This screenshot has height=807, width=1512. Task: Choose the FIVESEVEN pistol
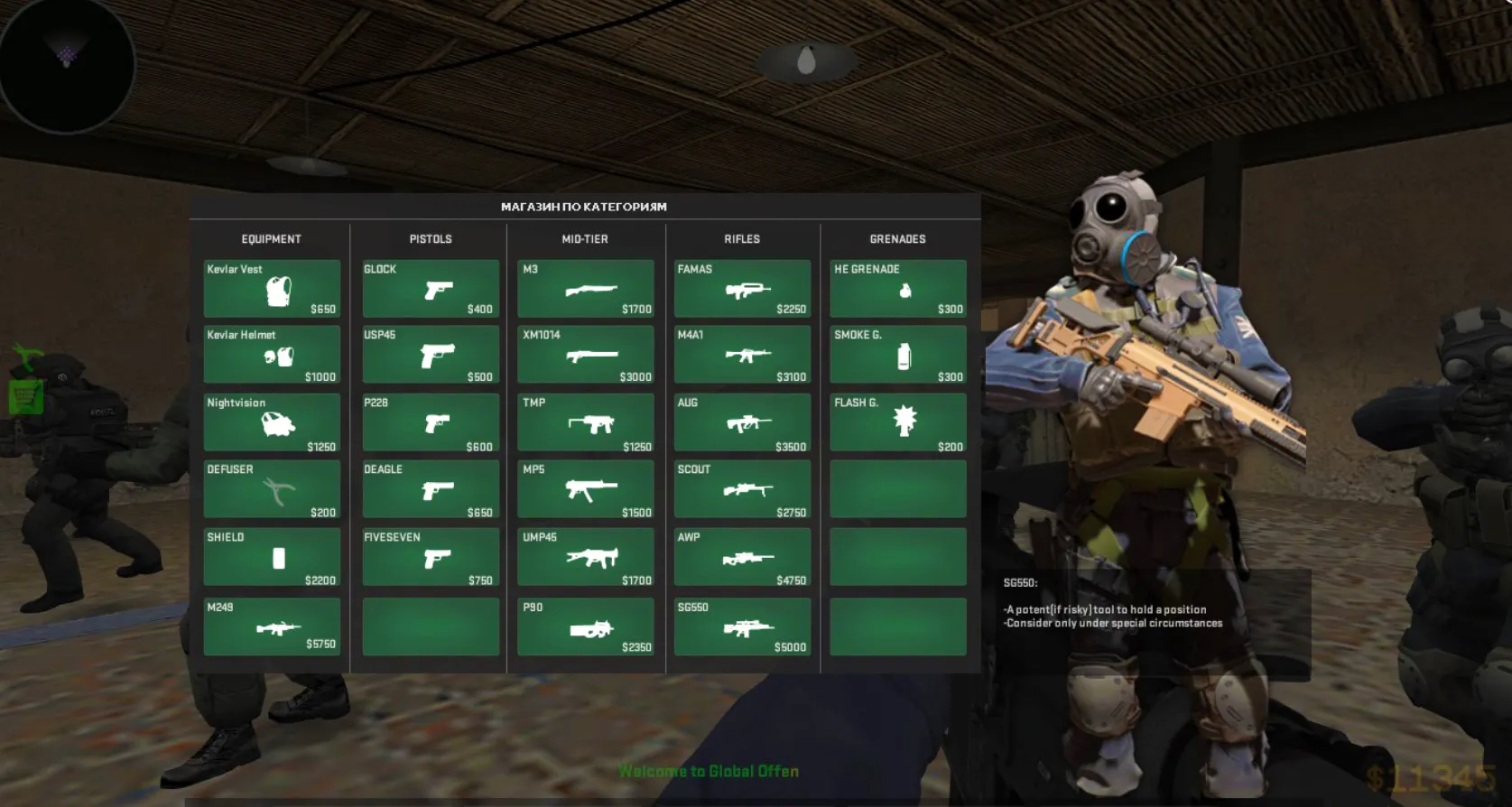click(x=431, y=557)
